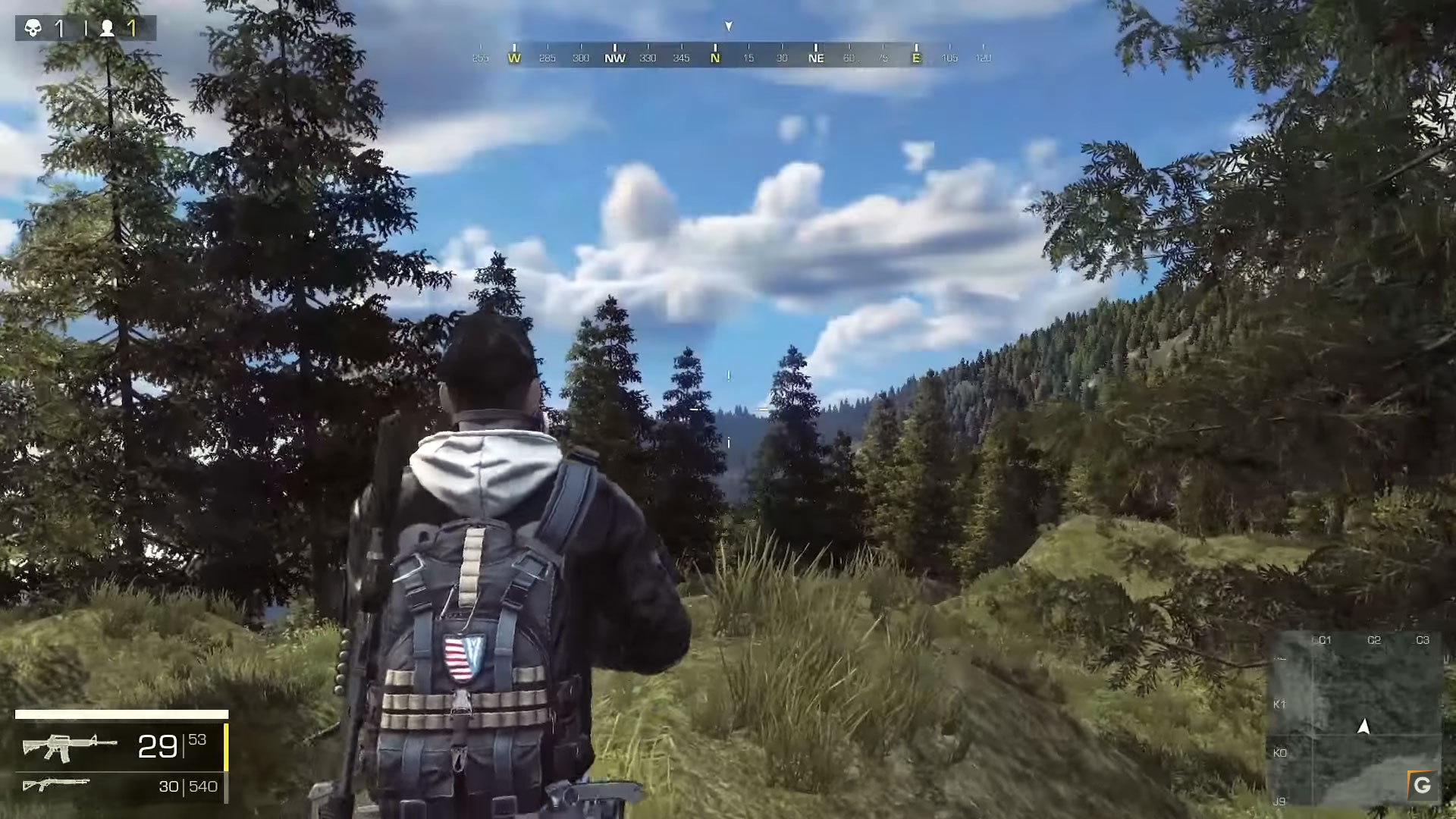Click the white compass heading pointer
1456x819 pixels.
[727, 26]
